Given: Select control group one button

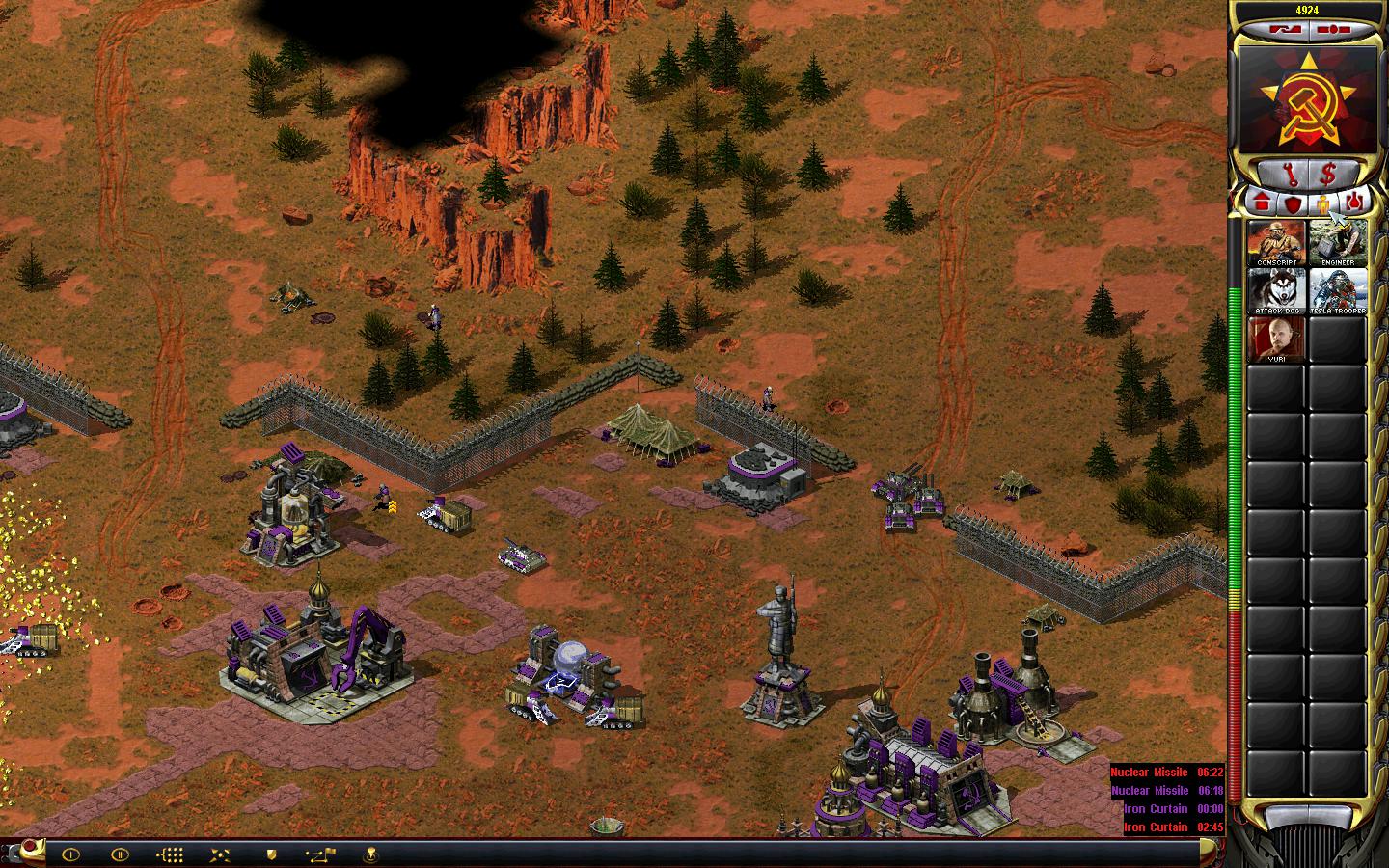Looking at the screenshot, I should click(x=70, y=854).
